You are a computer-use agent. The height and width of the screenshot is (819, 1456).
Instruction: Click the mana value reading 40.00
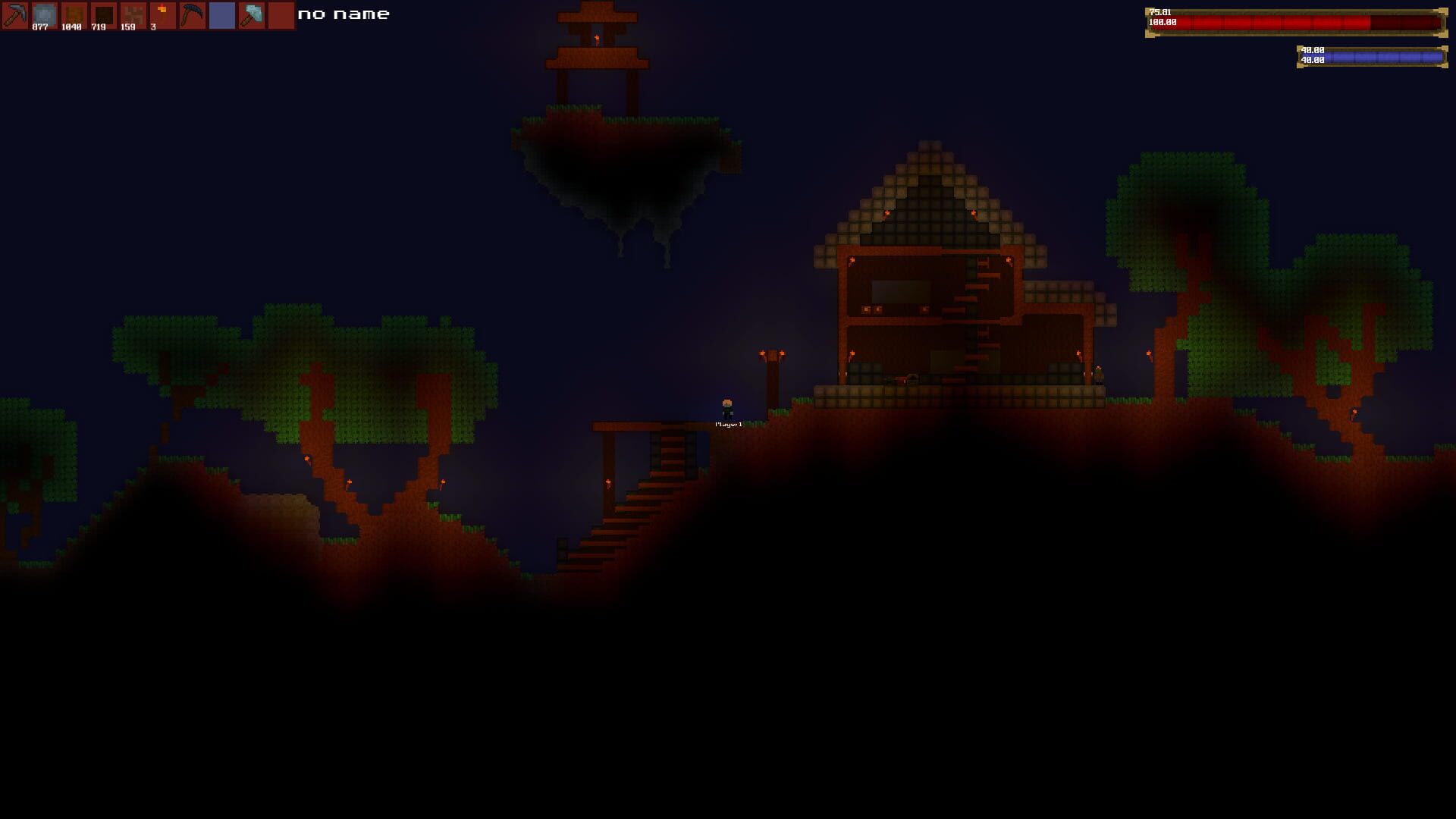1312,50
